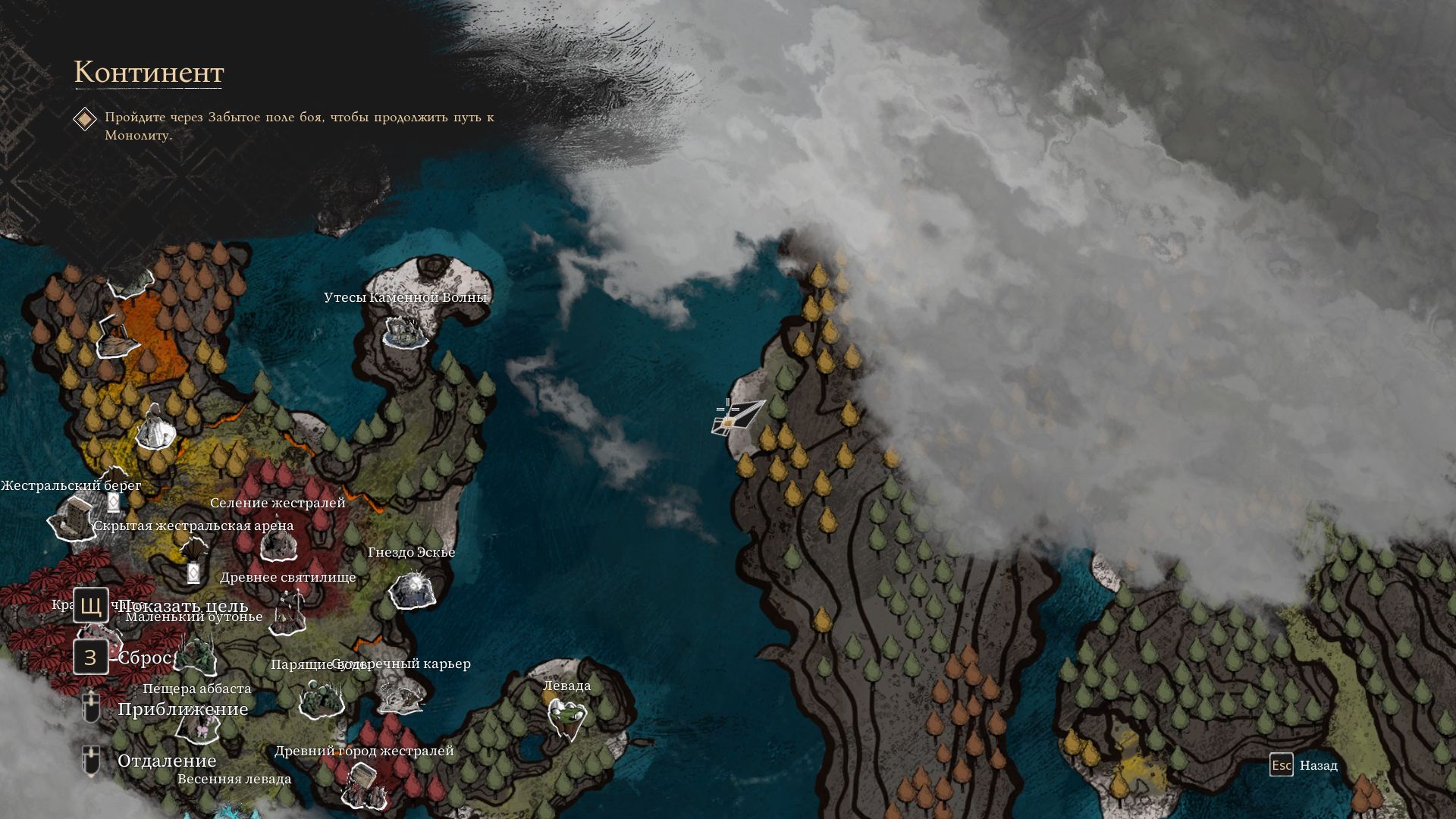Viewport: 1456px width, 819px height.
Task: Choose the Жестральский берег location marker
Action: (x=73, y=519)
